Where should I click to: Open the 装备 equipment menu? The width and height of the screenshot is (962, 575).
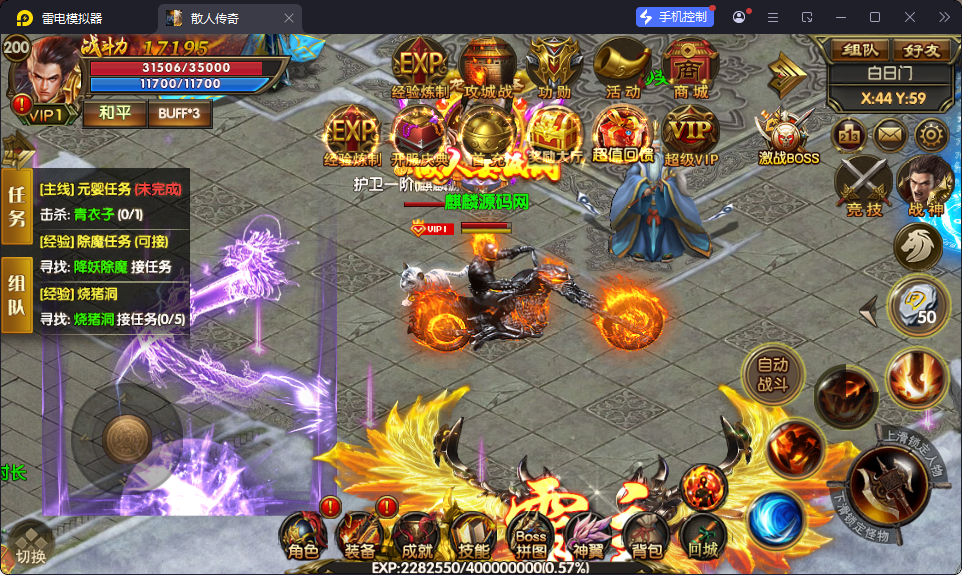click(360, 537)
